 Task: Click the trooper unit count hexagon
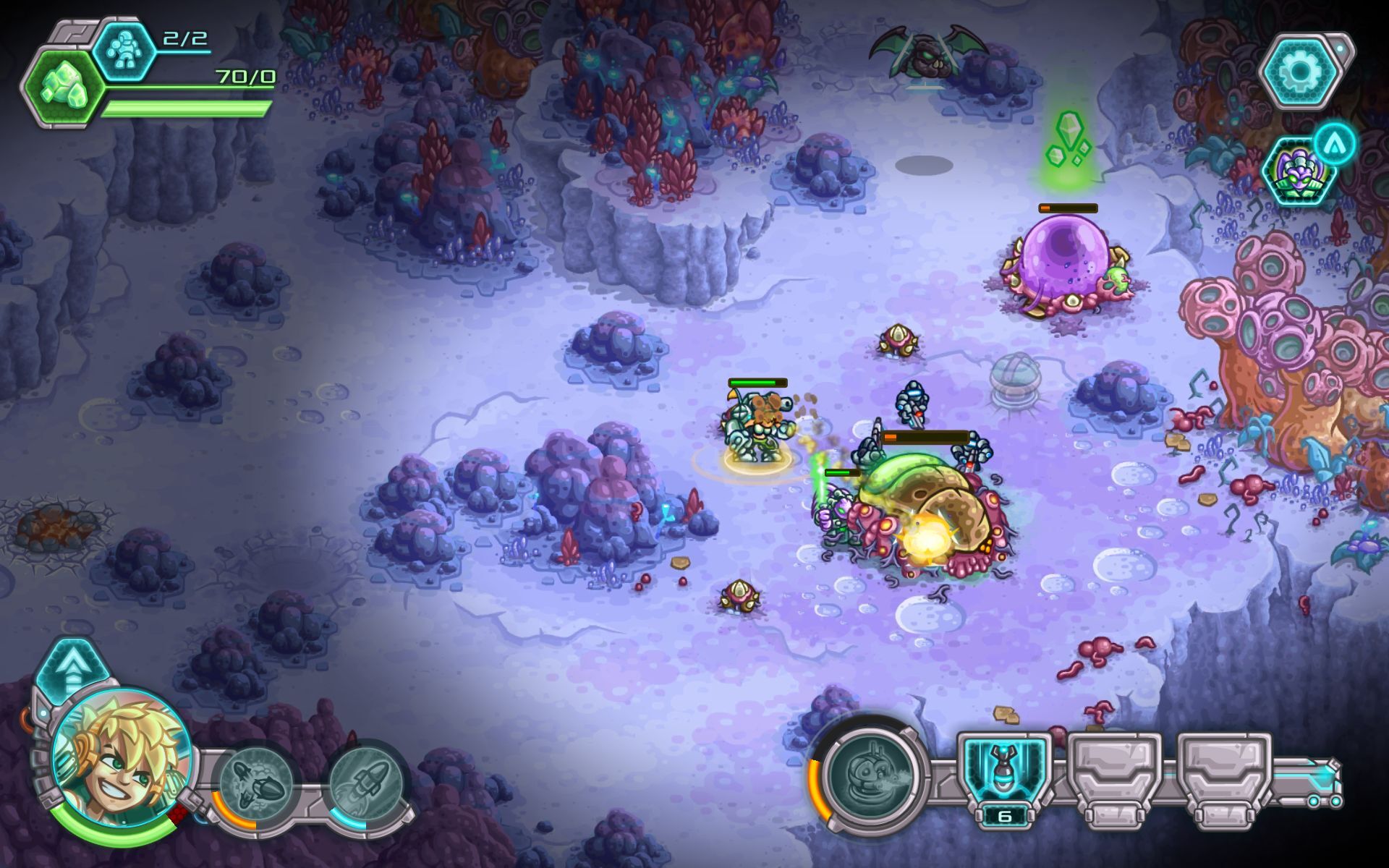124,51
